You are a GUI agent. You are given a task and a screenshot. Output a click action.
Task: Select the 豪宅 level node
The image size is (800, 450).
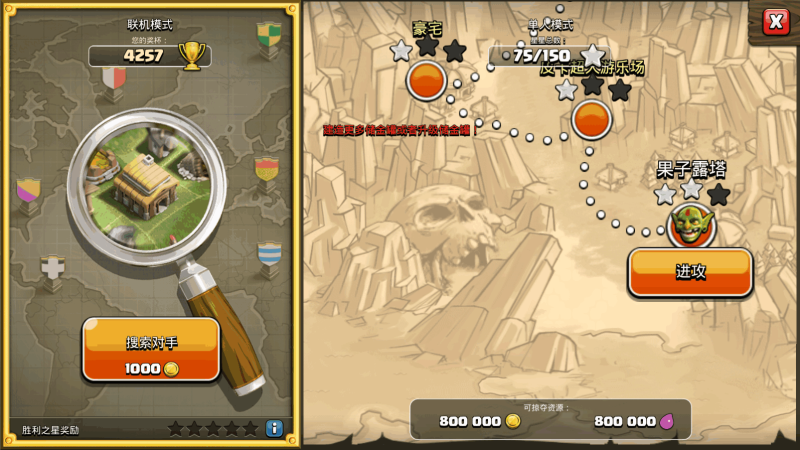[427, 80]
